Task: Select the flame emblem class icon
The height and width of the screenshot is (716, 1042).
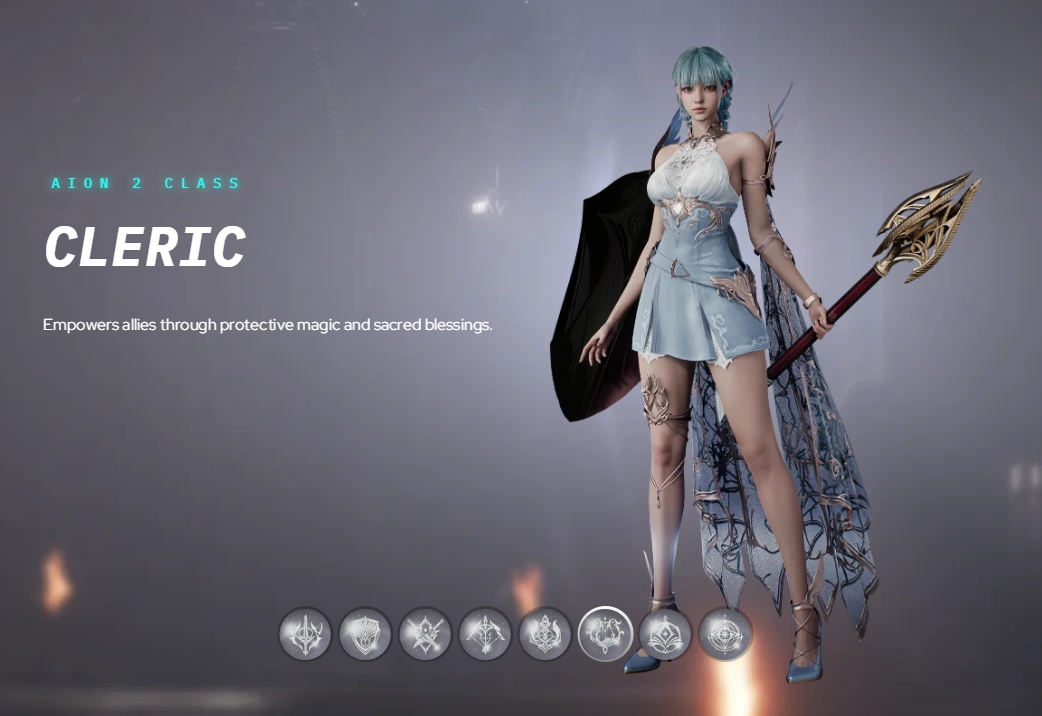Action: tap(545, 634)
